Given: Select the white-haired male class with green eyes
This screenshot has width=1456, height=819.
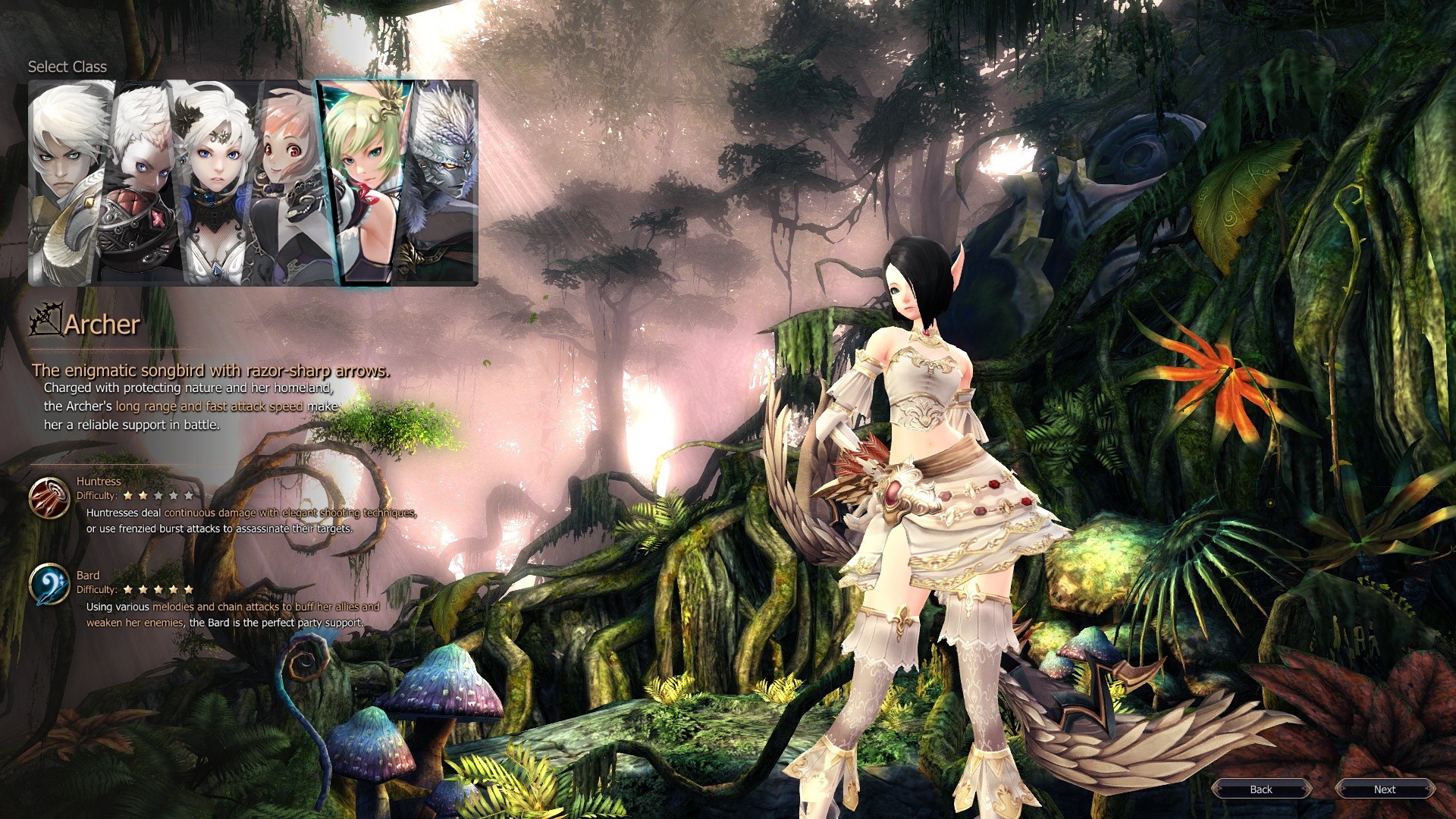Looking at the screenshot, I should pos(67,182).
